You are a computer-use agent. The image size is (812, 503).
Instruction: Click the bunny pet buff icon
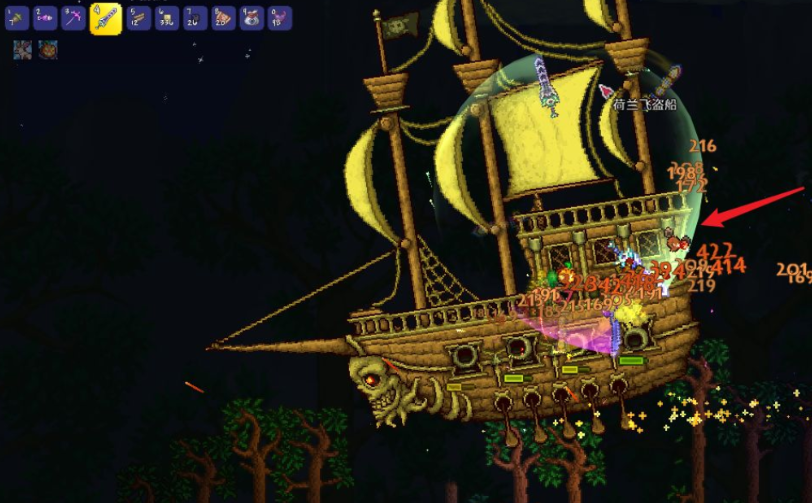coord(22,50)
